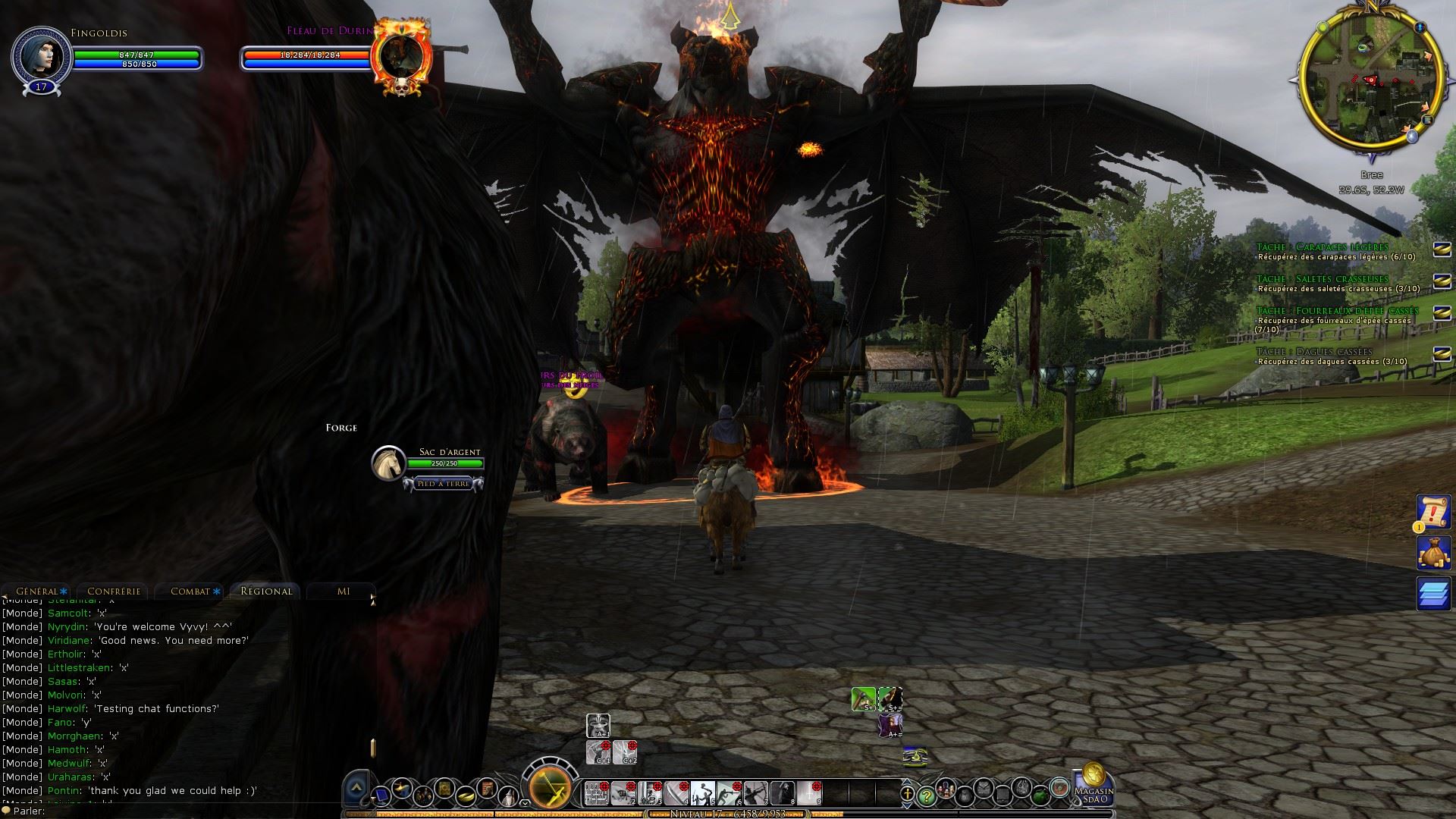
Task: Select the Combat chat tab
Action: point(190,591)
